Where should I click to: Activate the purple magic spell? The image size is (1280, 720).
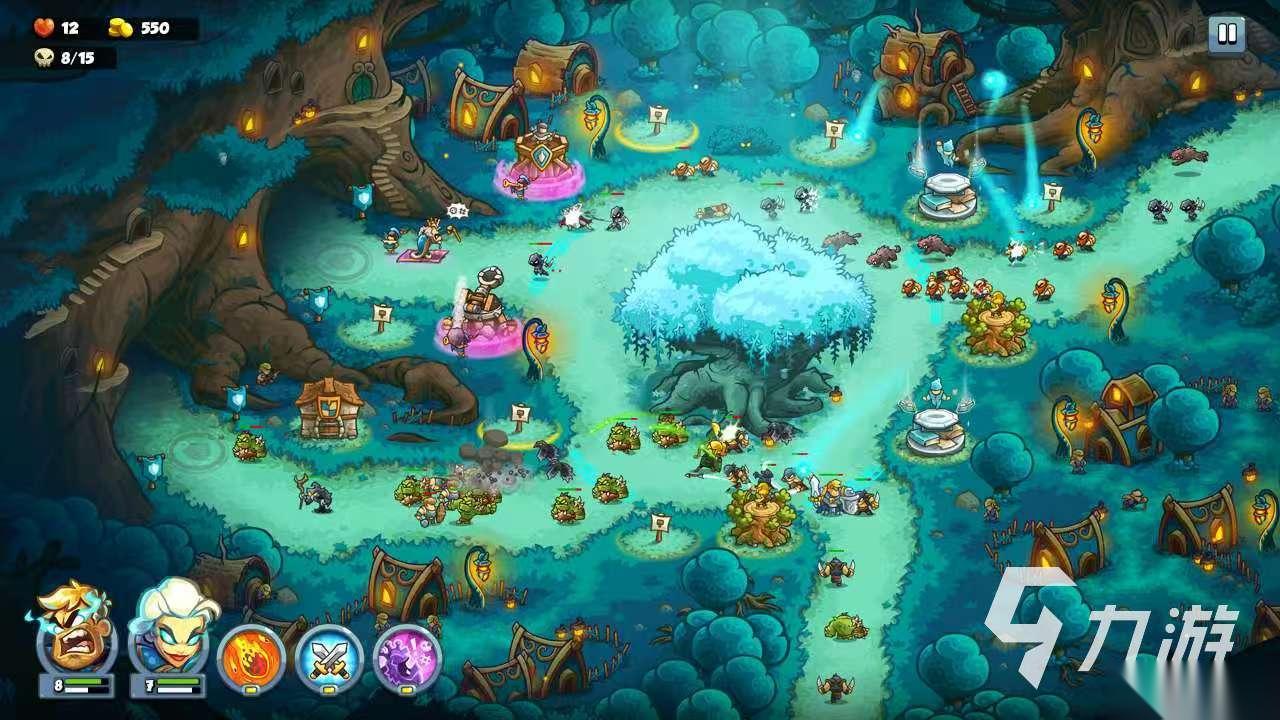[x=407, y=657]
